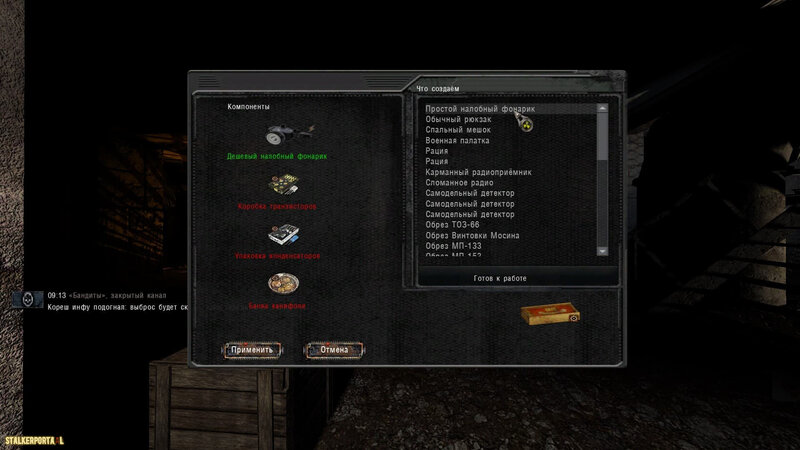Choose Обрез Винтовки Мосина recipe

click(x=472, y=236)
